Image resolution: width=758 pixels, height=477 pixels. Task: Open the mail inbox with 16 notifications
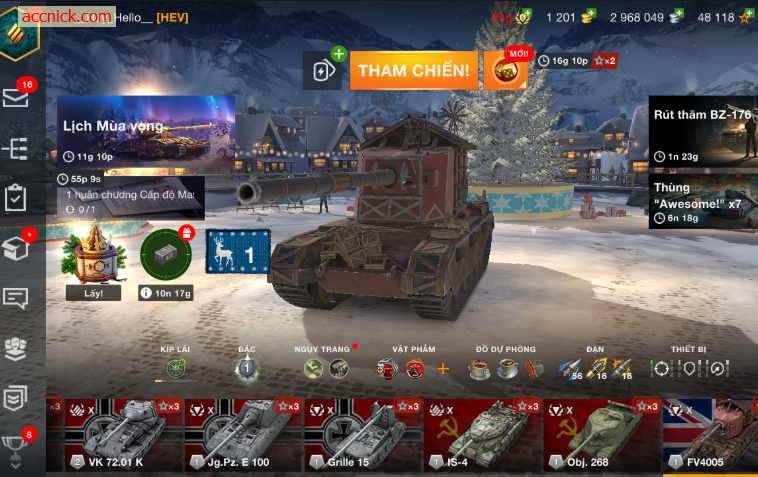[16, 97]
